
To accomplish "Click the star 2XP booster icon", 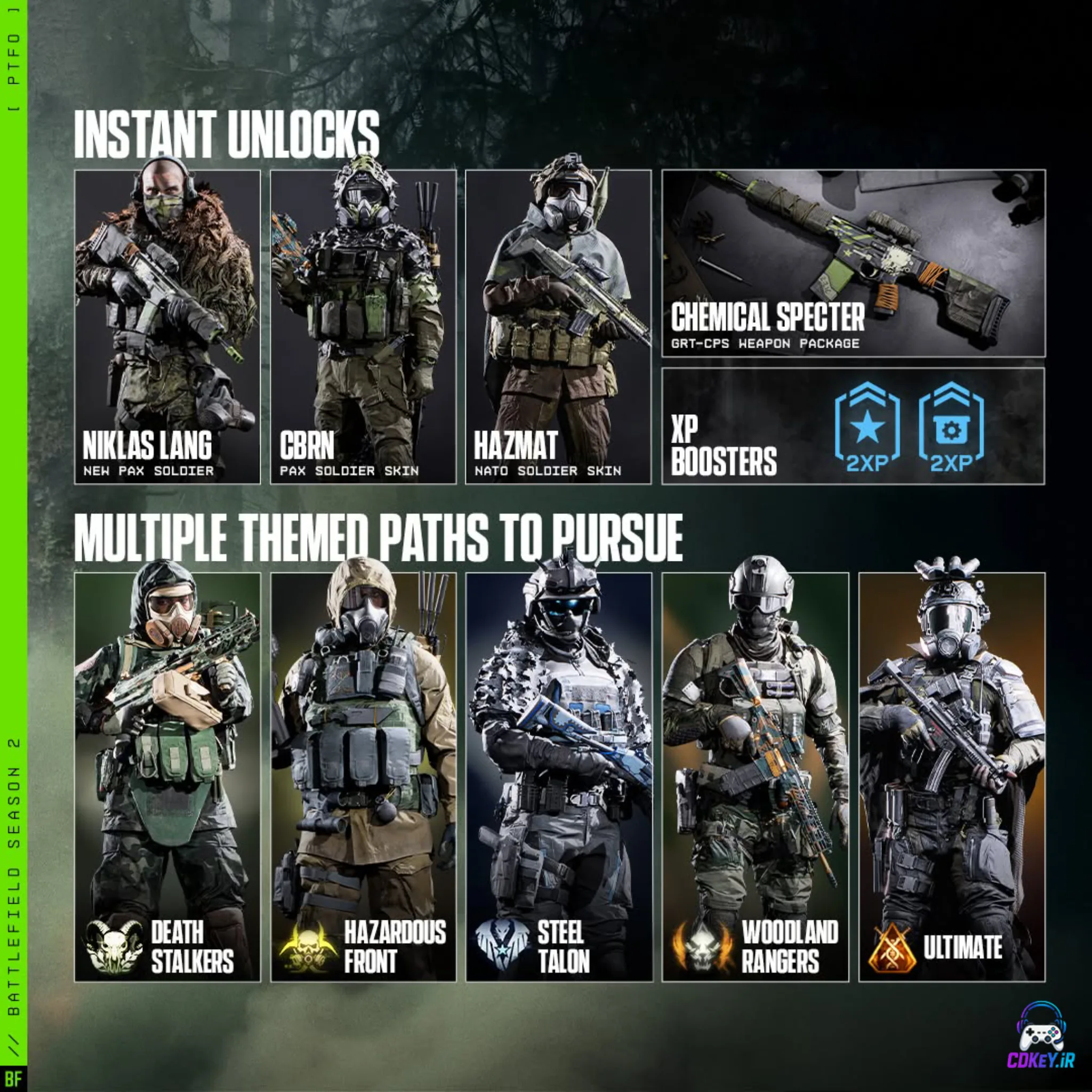I will click(867, 428).
